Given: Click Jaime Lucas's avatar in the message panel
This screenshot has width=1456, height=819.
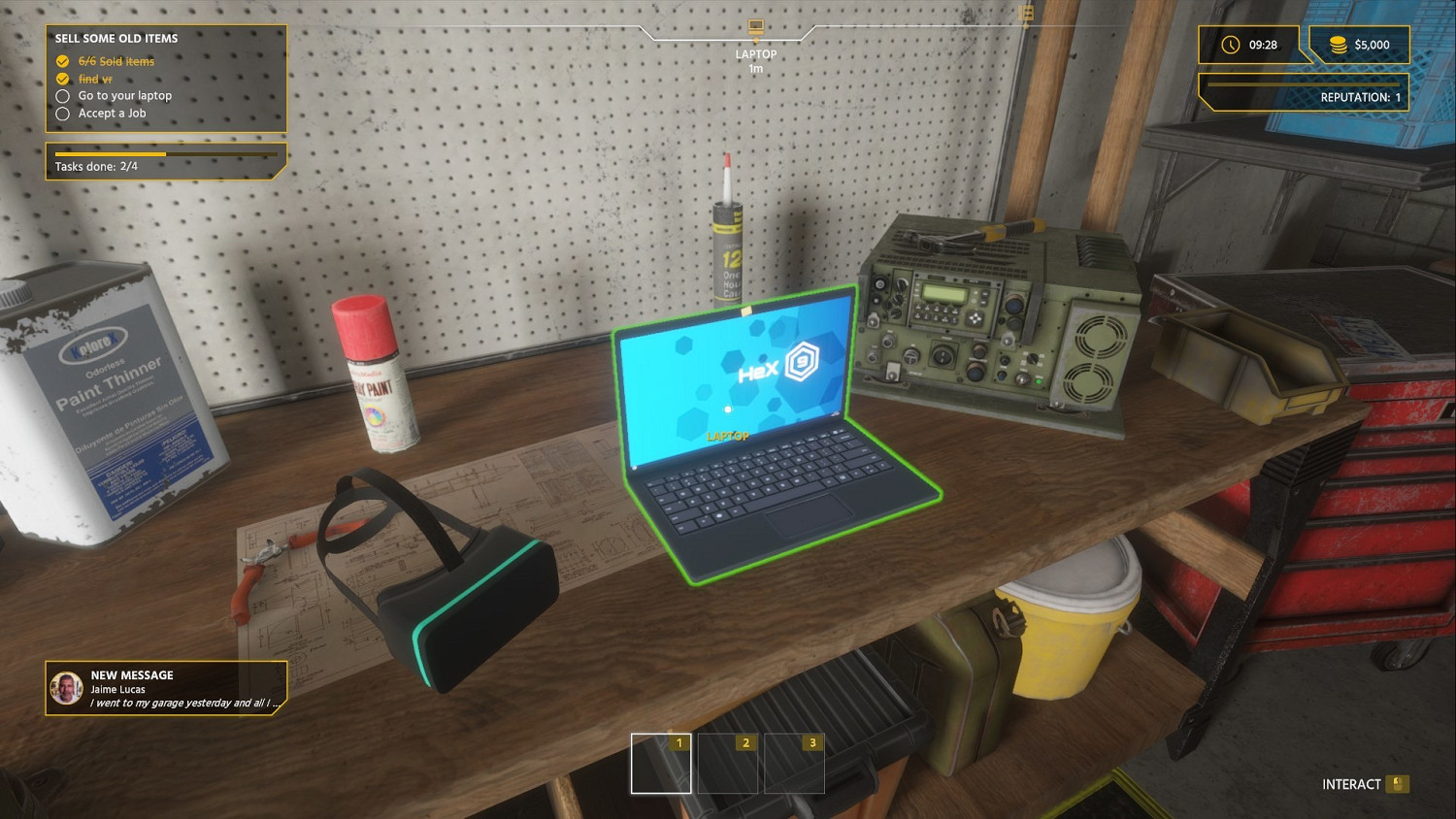Looking at the screenshot, I should pyautogui.click(x=66, y=687).
